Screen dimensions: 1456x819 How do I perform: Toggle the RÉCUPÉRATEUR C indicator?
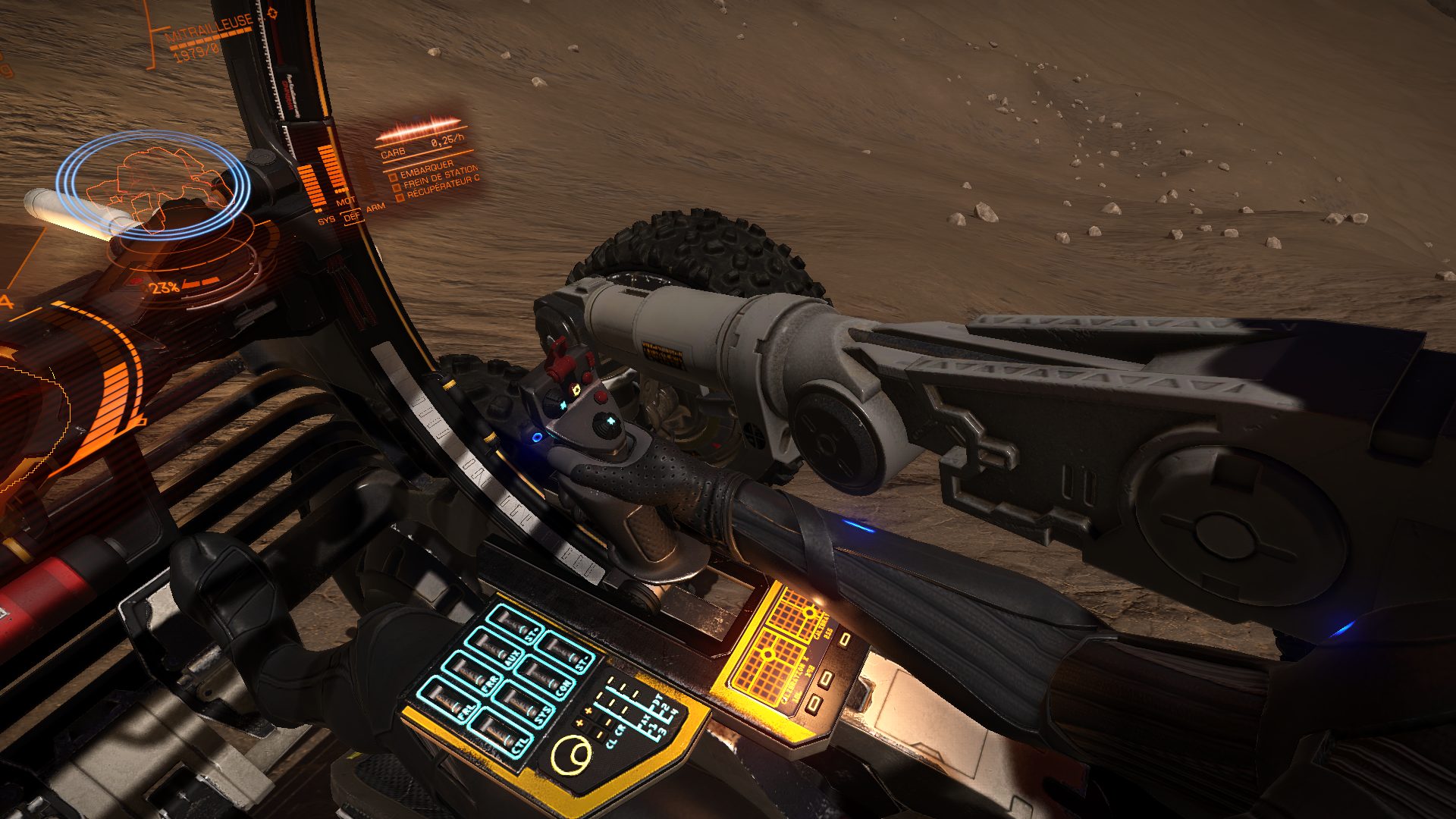[400, 197]
